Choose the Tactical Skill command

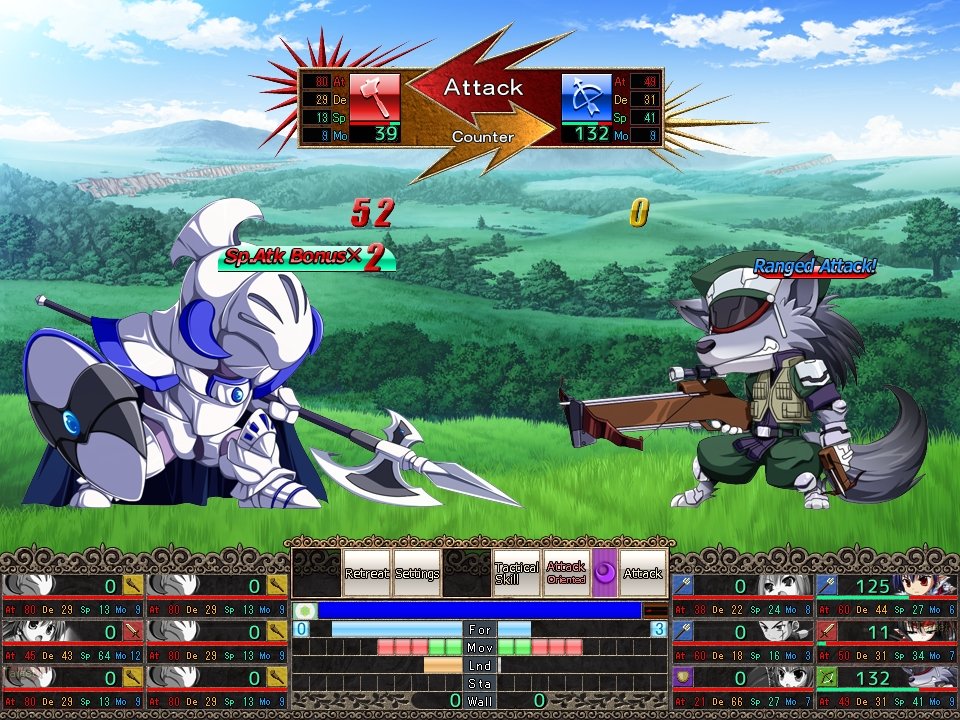point(516,573)
